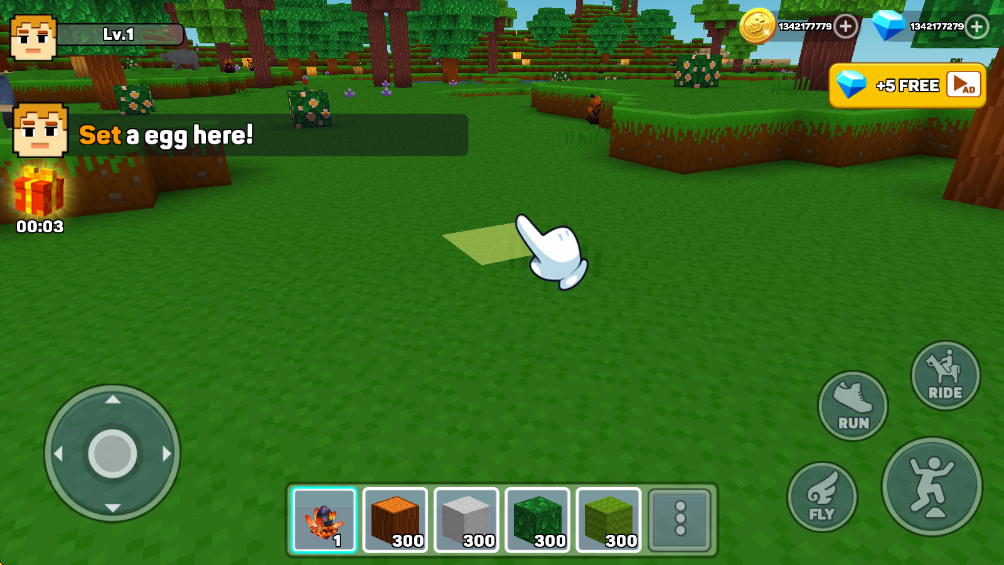Watch ad for +5 FREE diamonds
The width and height of the screenshot is (1004, 565).
click(907, 86)
